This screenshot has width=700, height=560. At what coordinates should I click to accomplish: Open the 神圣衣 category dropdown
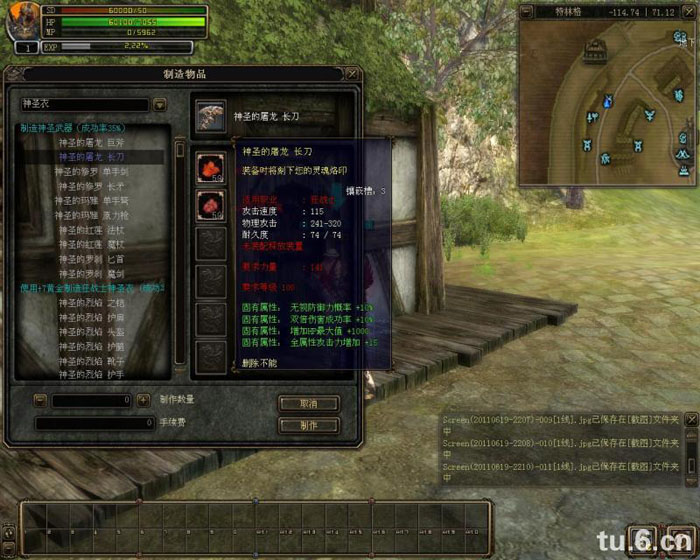(160, 104)
